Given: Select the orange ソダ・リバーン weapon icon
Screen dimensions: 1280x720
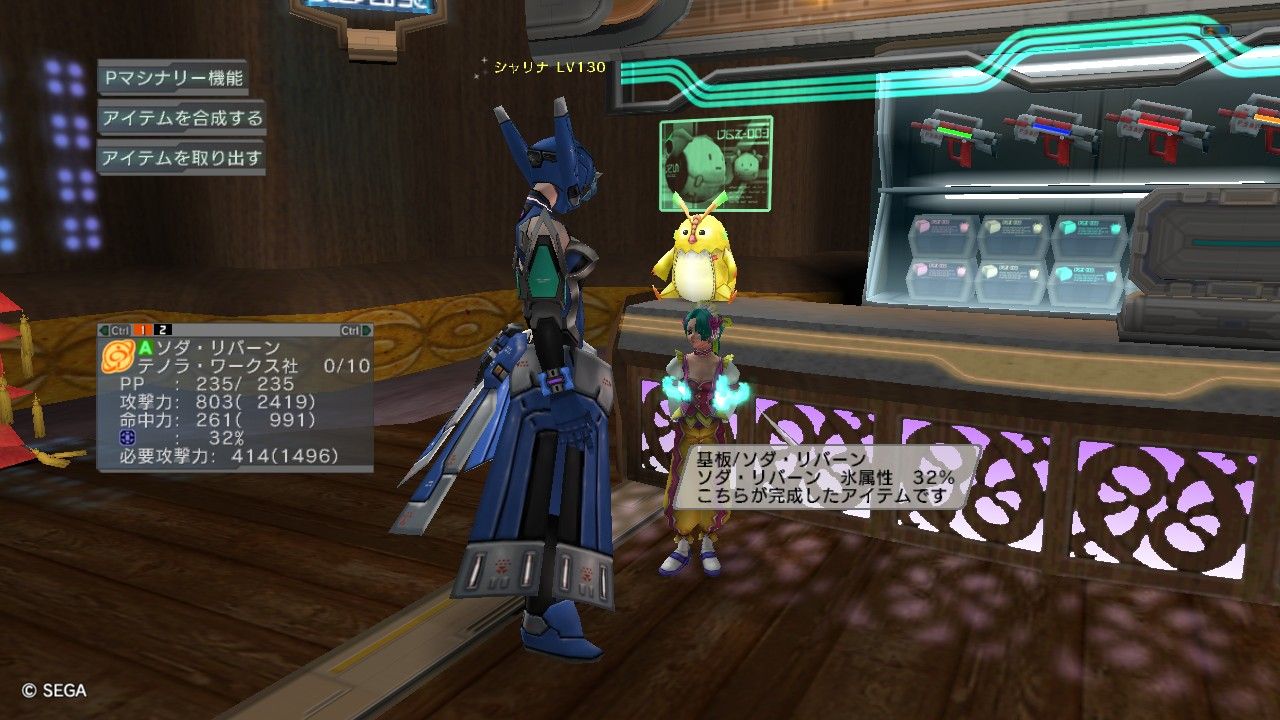Looking at the screenshot, I should pyautogui.click(x=117, y=355).
